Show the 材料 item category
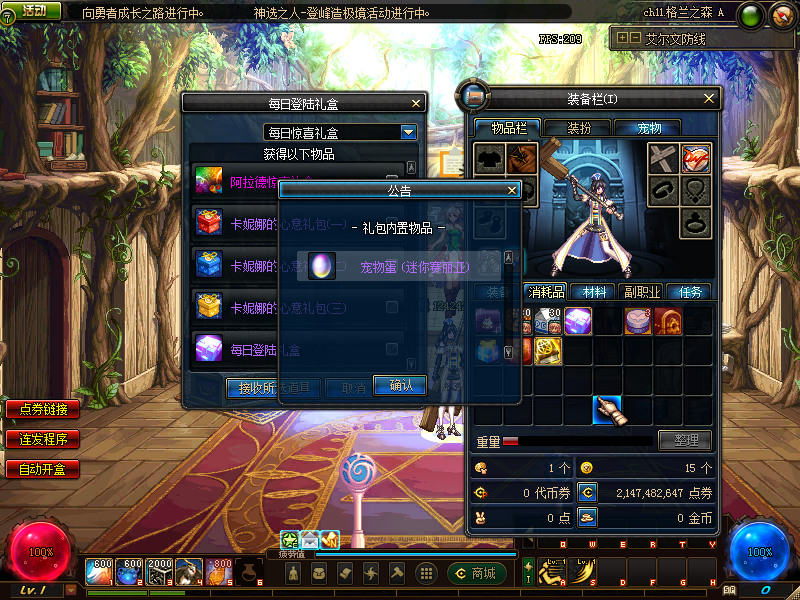This screenshot has height=600, width=800. tap(594, 292)
